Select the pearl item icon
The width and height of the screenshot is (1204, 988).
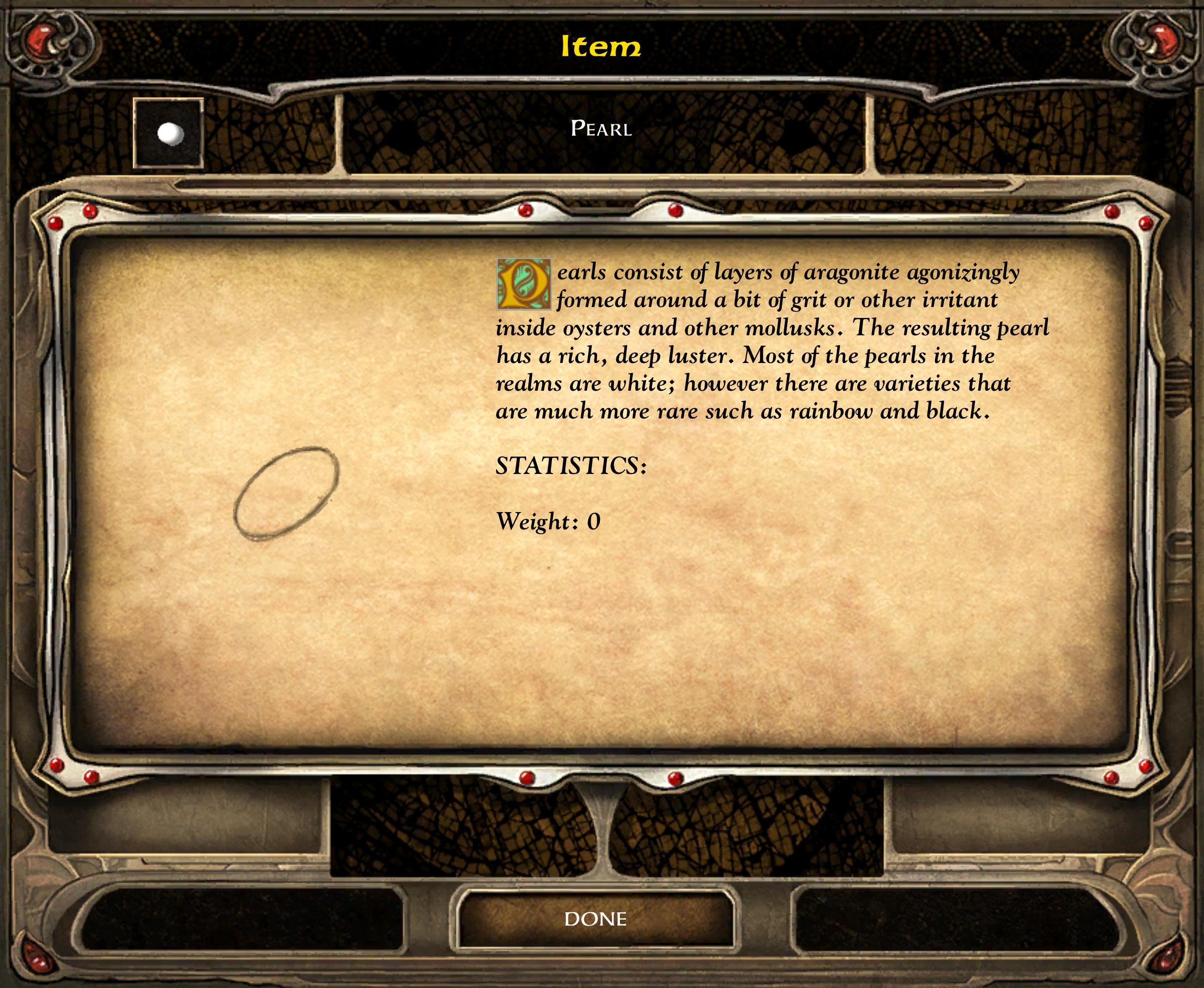click(x=168, y=134)
